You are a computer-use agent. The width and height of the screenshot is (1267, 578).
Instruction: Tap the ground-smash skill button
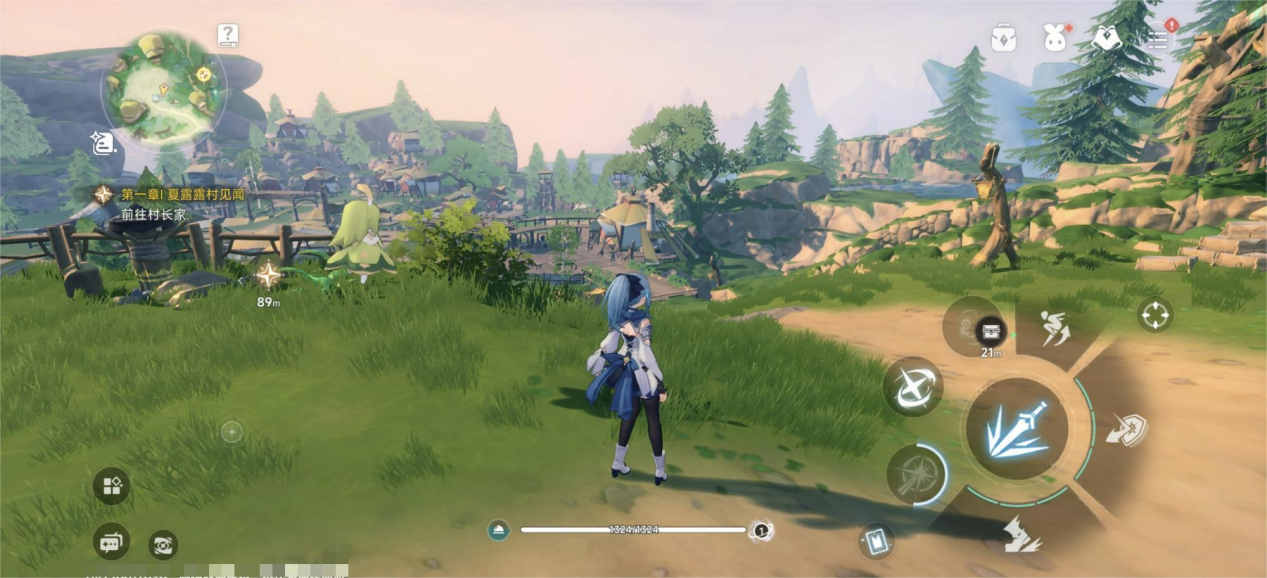coord(1021,533)
